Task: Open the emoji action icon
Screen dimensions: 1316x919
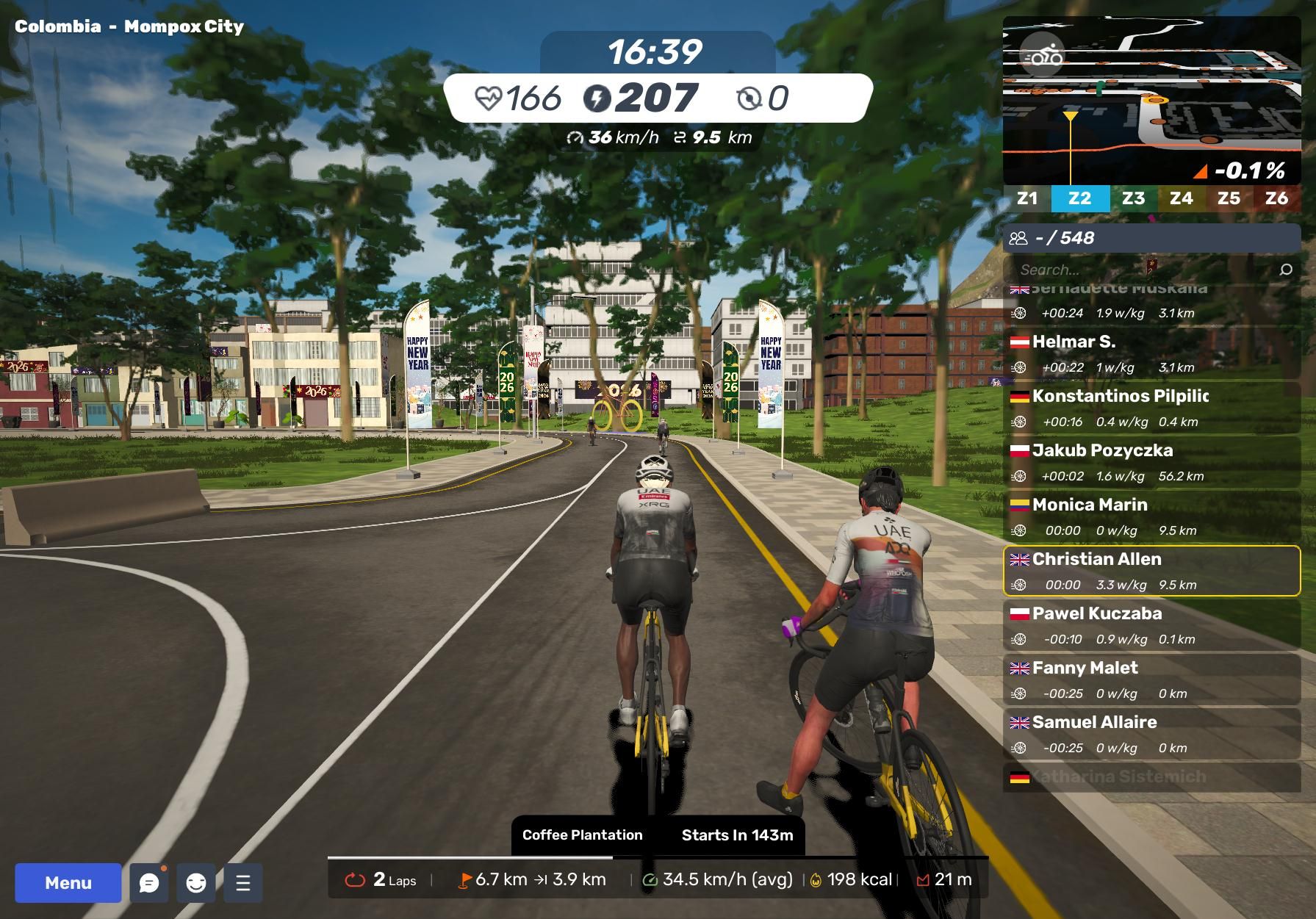Action: 196,882
